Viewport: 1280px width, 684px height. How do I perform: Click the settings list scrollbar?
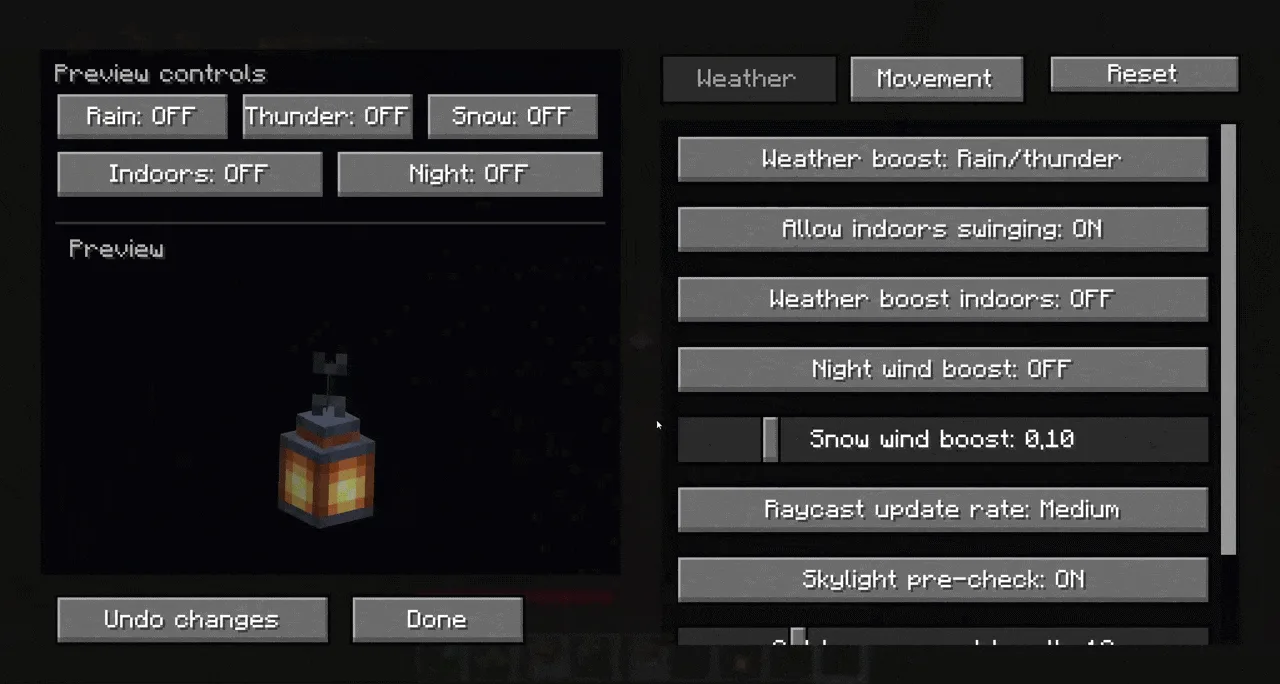coord(1229,340)
